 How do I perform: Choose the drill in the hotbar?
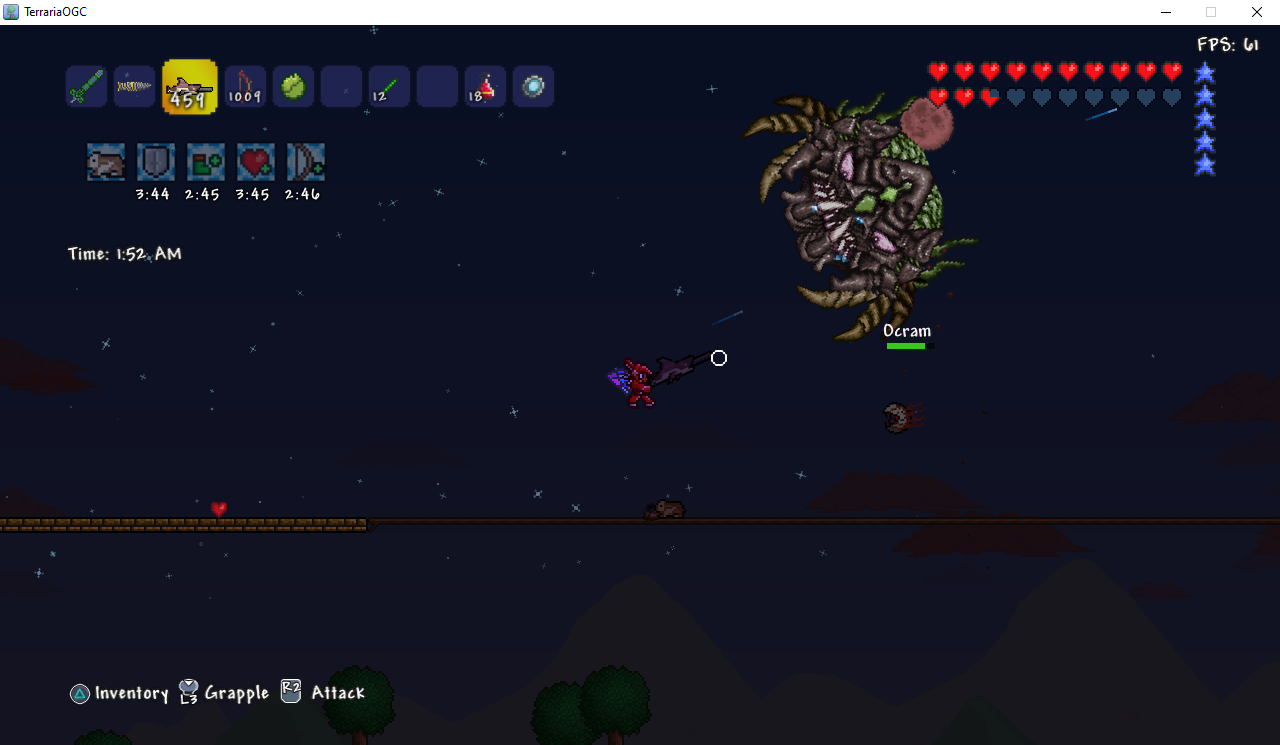coord(134,87)
